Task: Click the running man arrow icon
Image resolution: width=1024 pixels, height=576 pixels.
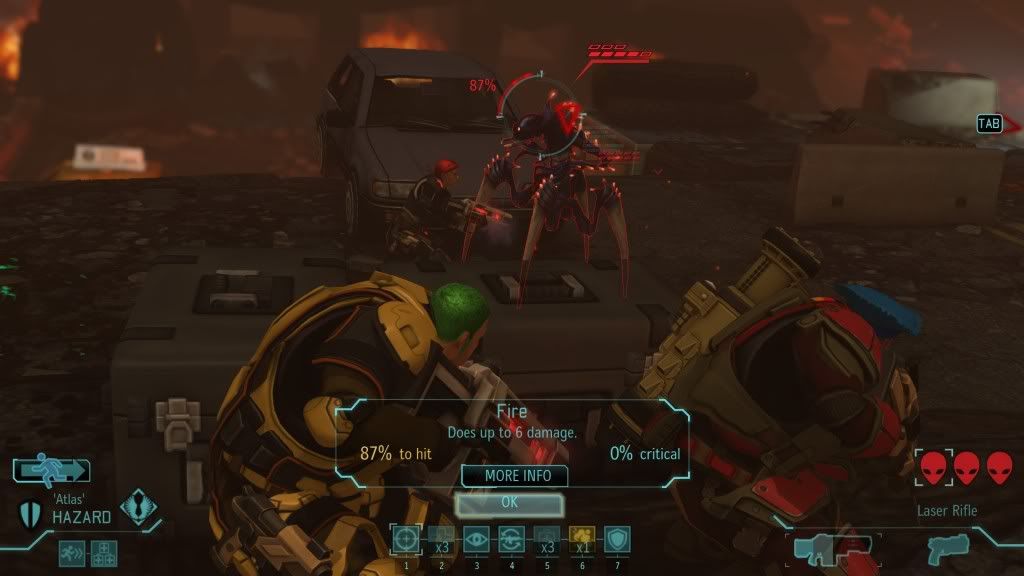Action: click(x=52, y=471)
